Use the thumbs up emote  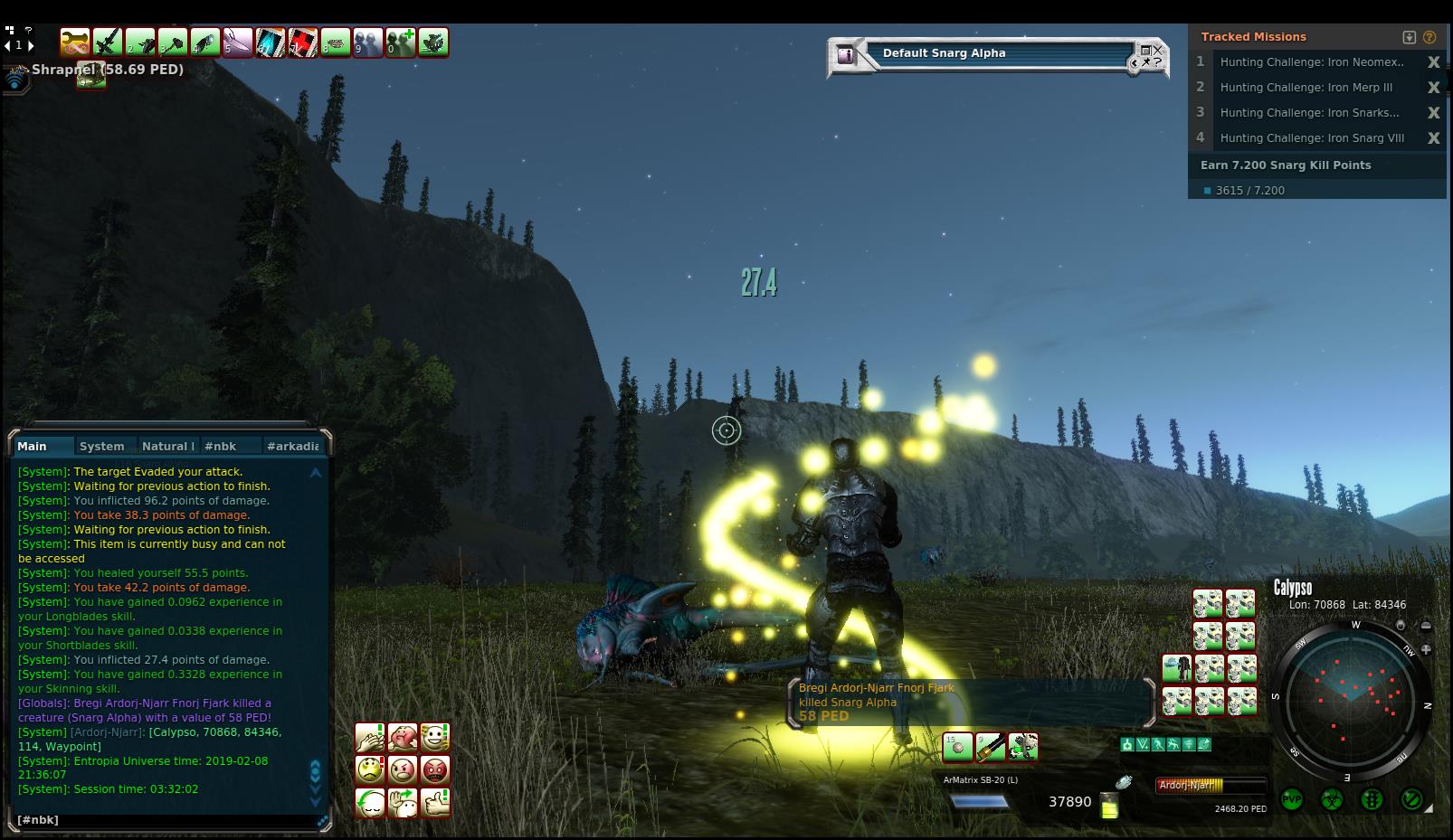point(435,802)
